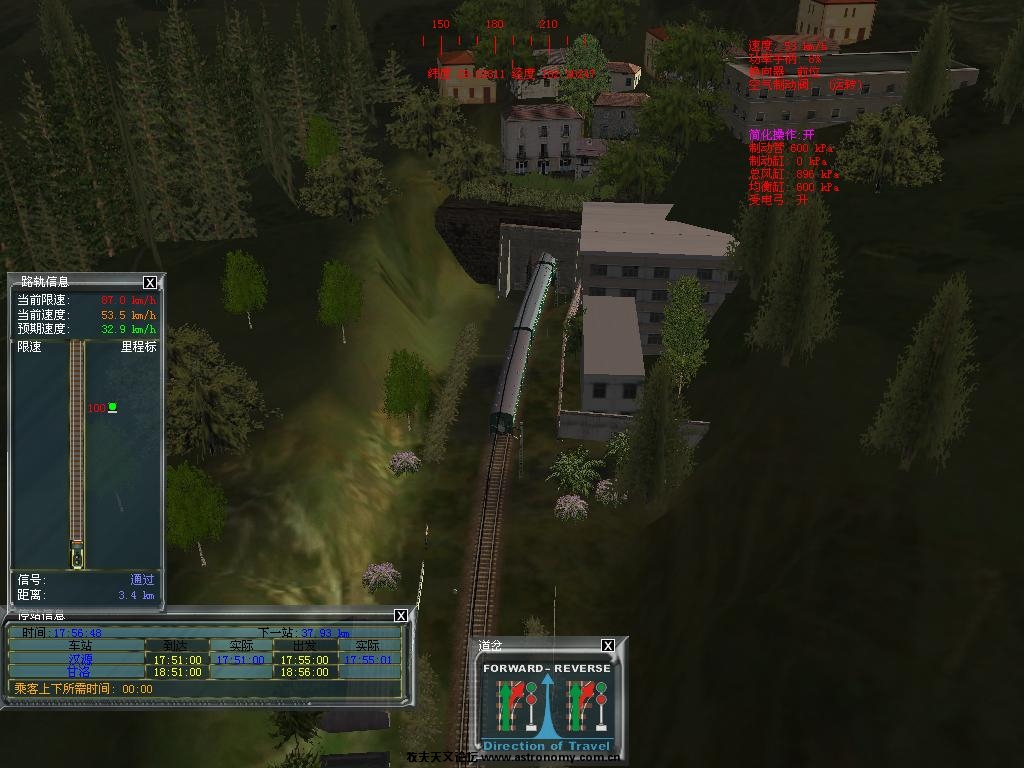Close the 停站信息 station schedule window
The width and height of the screenshot is (1024, 768).
tap(401, 616)
